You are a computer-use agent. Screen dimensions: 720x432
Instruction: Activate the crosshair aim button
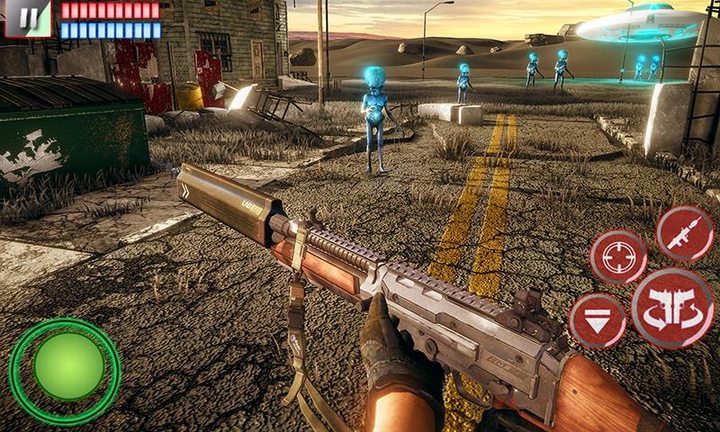[618, 257]
